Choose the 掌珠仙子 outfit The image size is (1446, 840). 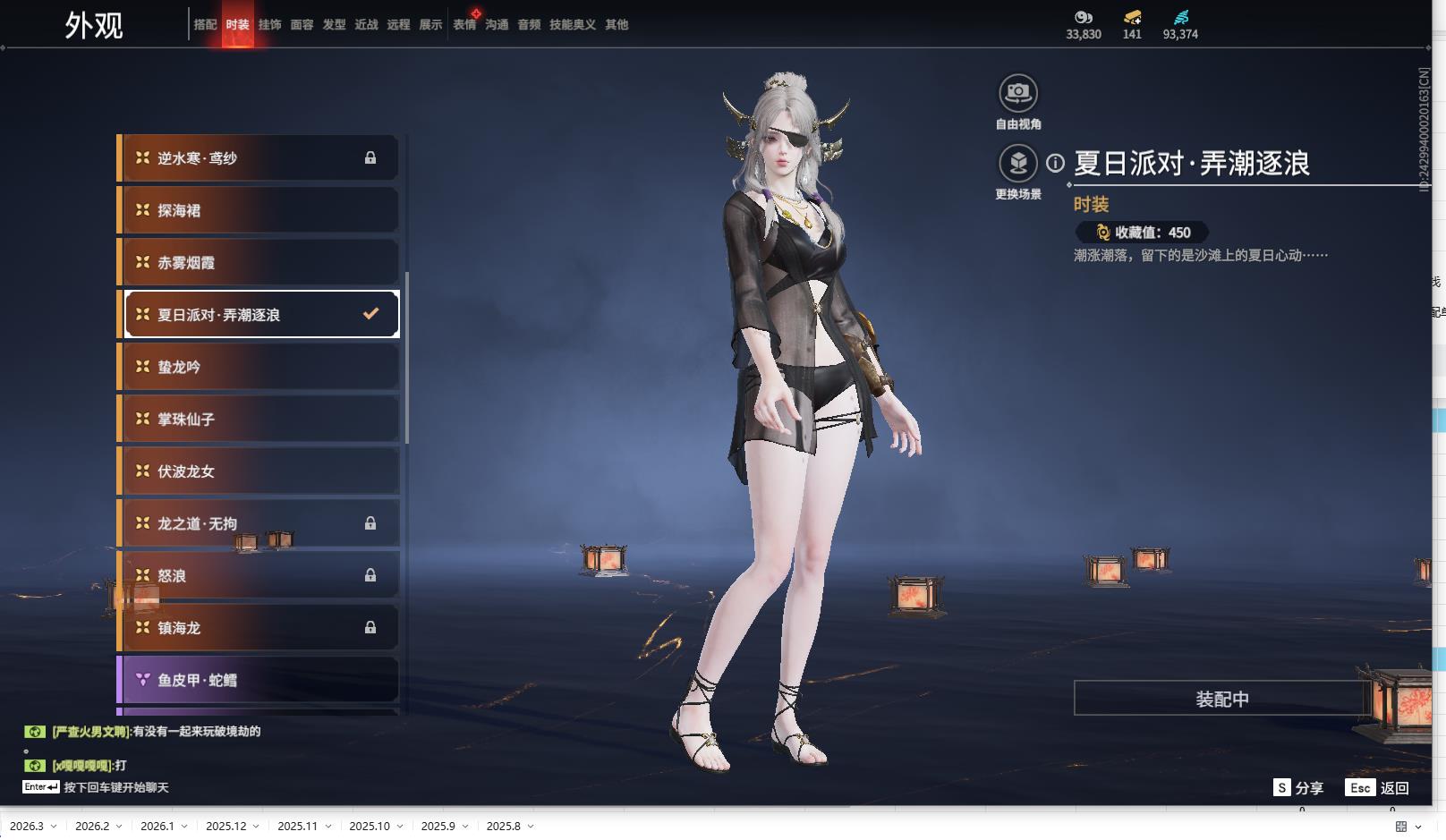[x=259, y=419]
